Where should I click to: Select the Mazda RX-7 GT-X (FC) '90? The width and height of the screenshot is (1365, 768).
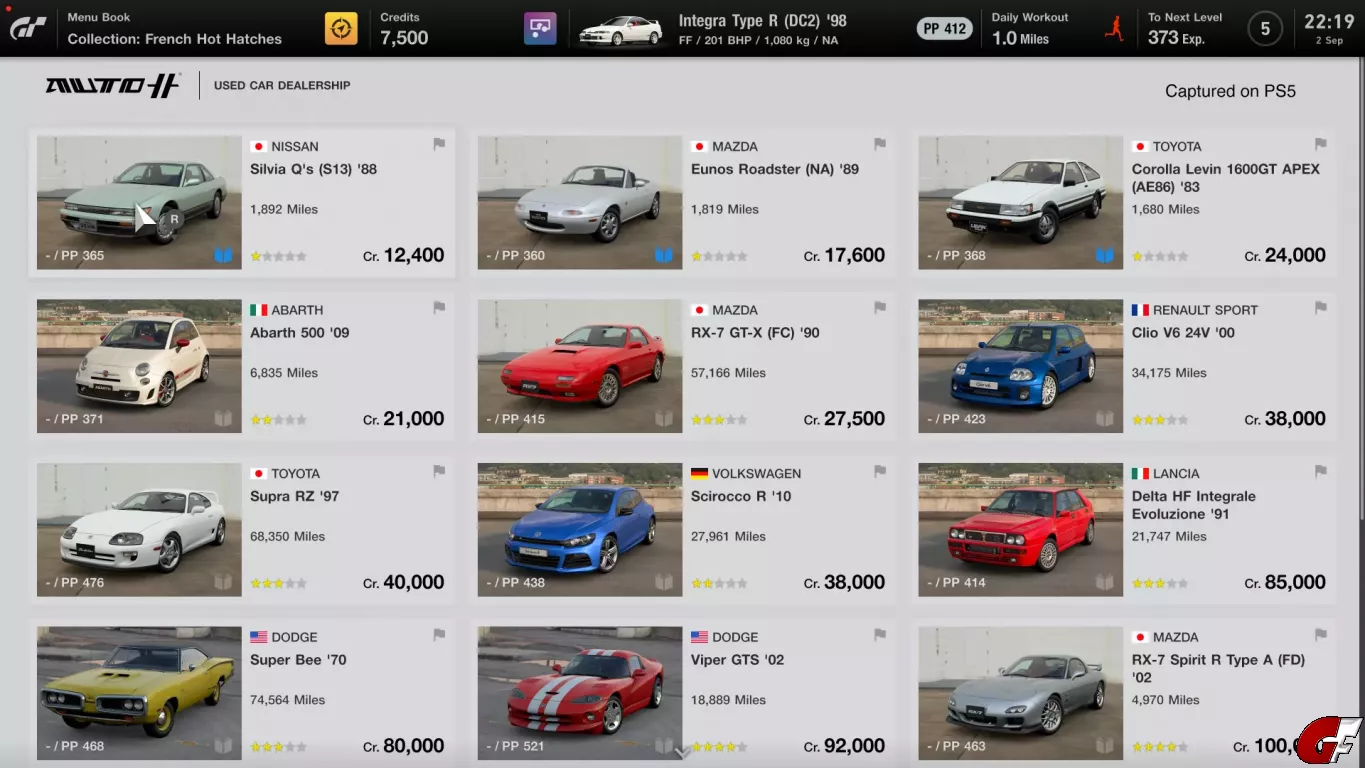(682, 366)
